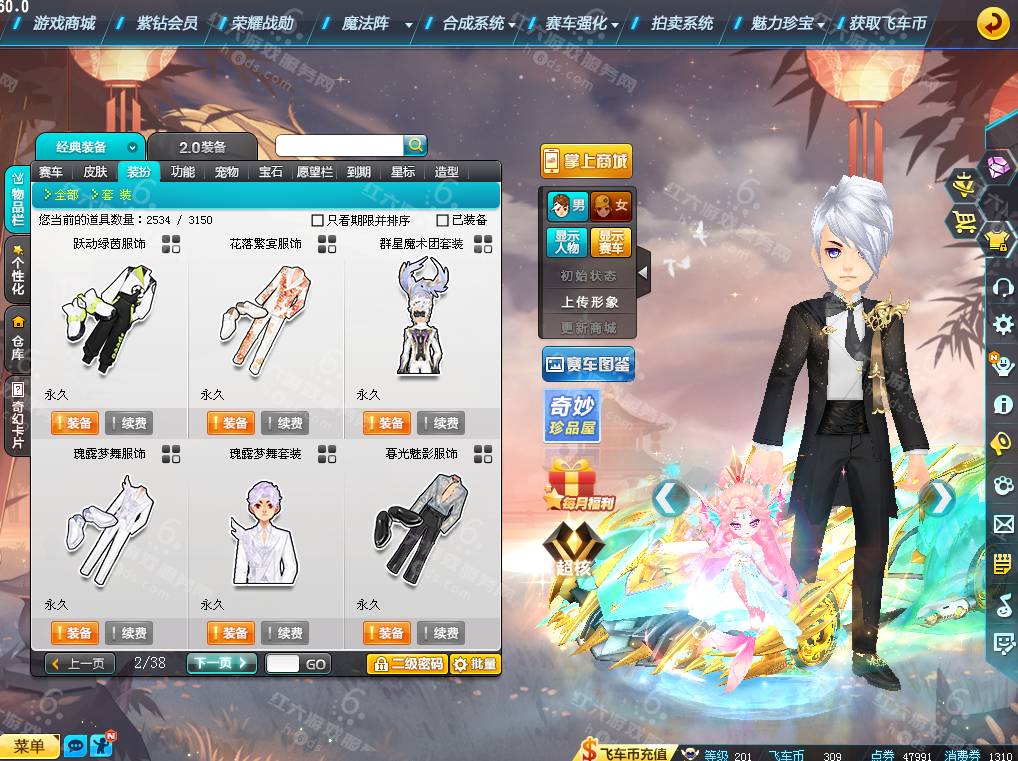Open the 游戏商城 game shop menu
Image resolution: width=1018 pixels, height=761 pixels.
[x=64, y=22]
